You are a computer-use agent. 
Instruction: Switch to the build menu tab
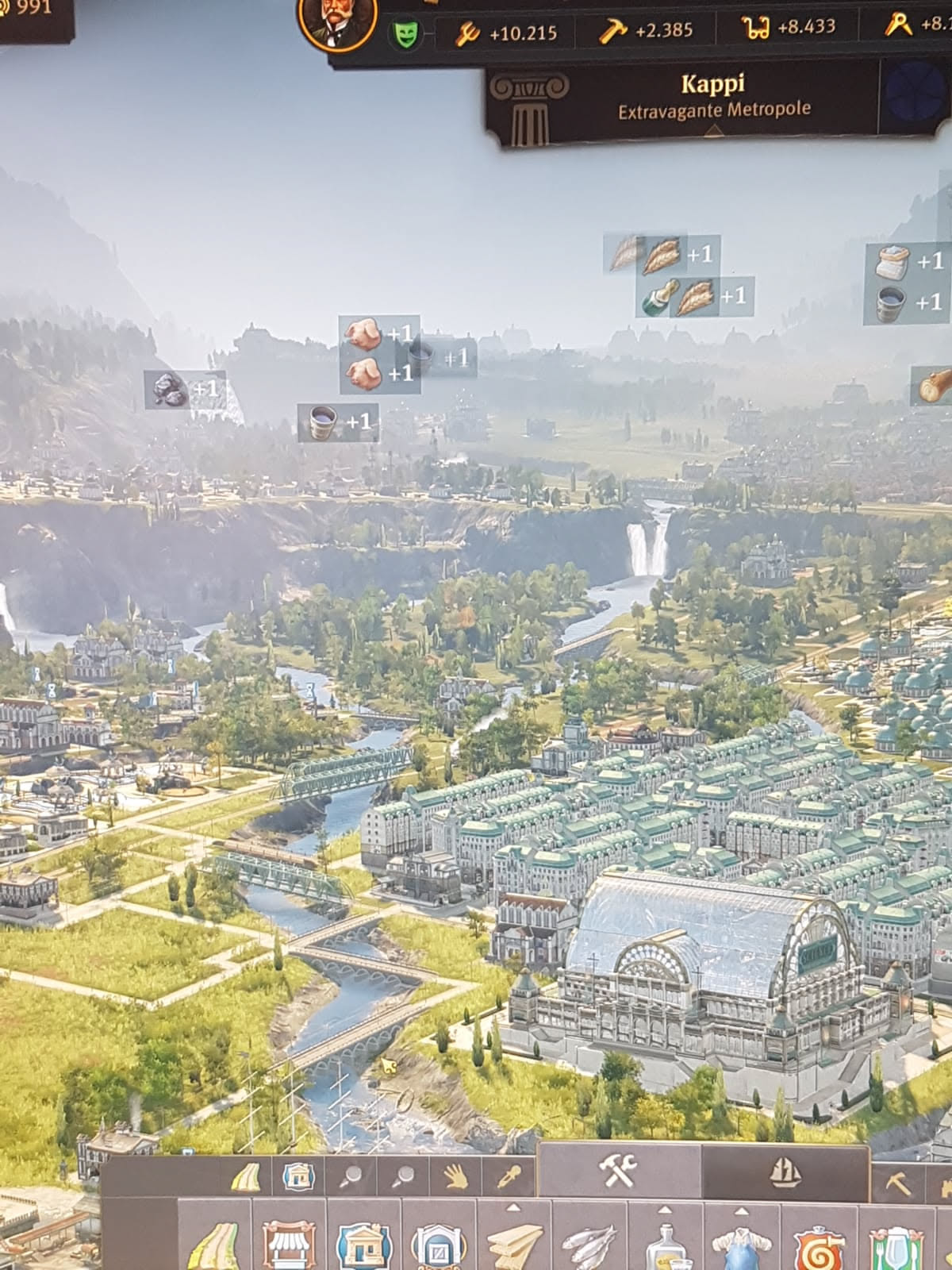pyautogui.click(x=618, y=1171)
